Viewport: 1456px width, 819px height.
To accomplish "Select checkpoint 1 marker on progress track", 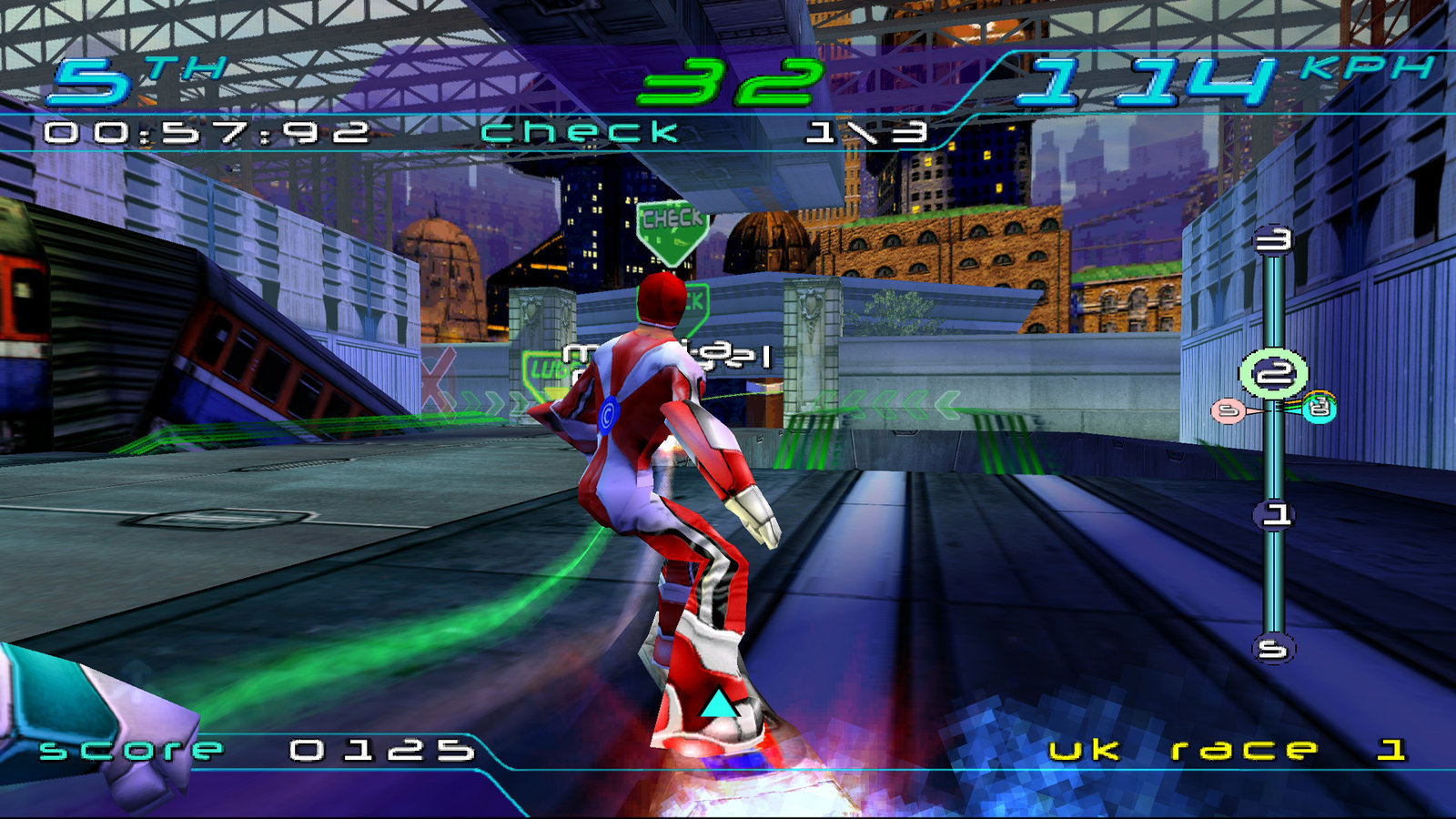I will tap(1275, 516).
